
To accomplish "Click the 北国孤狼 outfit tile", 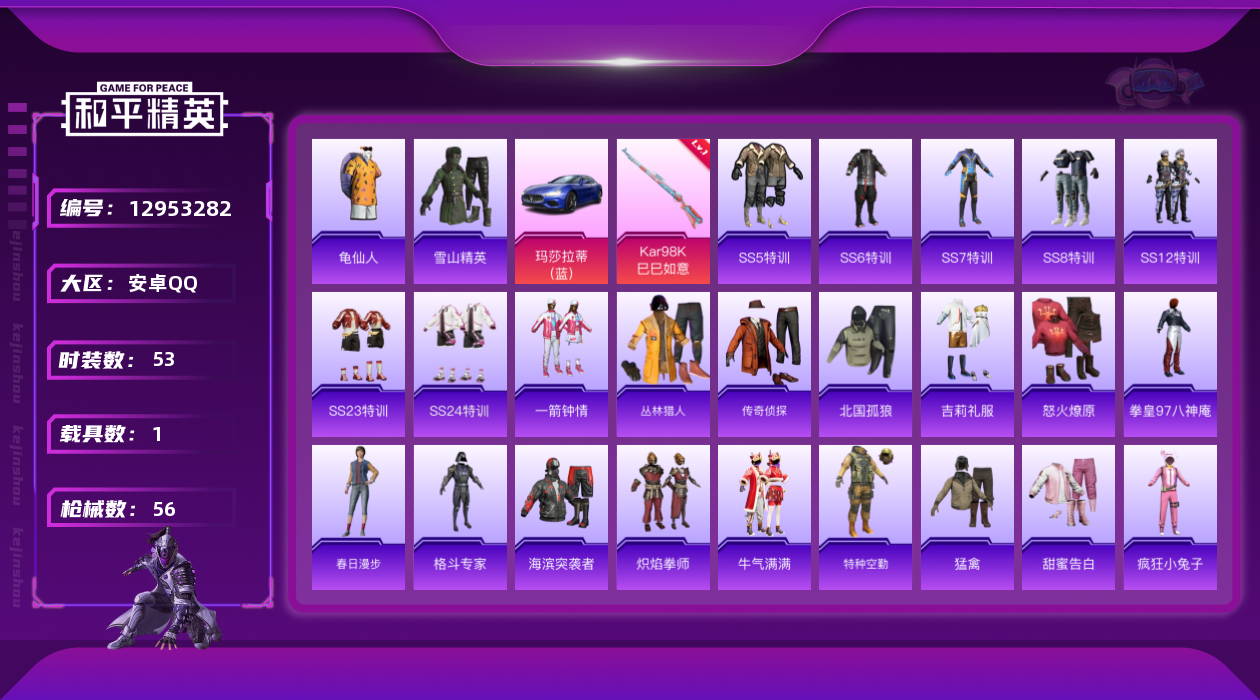I will click(x=865, y=364).
